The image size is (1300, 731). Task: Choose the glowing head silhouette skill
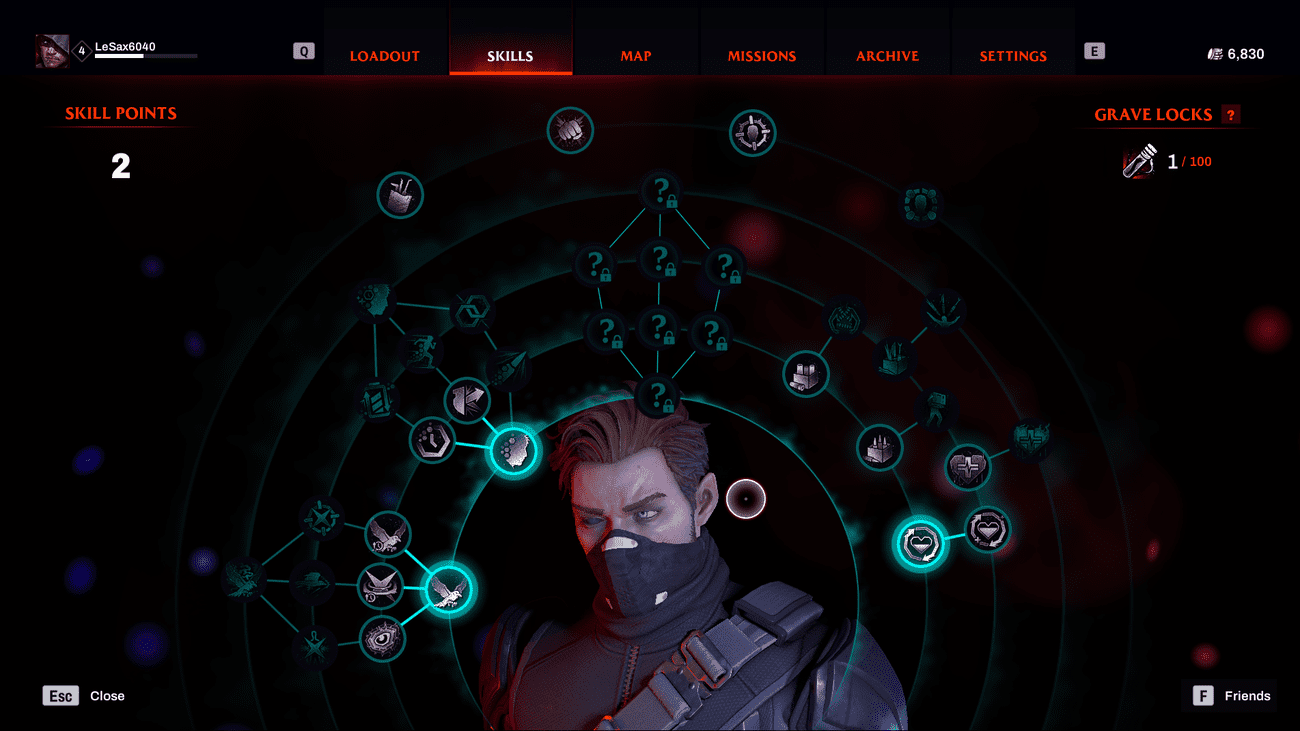[513, 452]
